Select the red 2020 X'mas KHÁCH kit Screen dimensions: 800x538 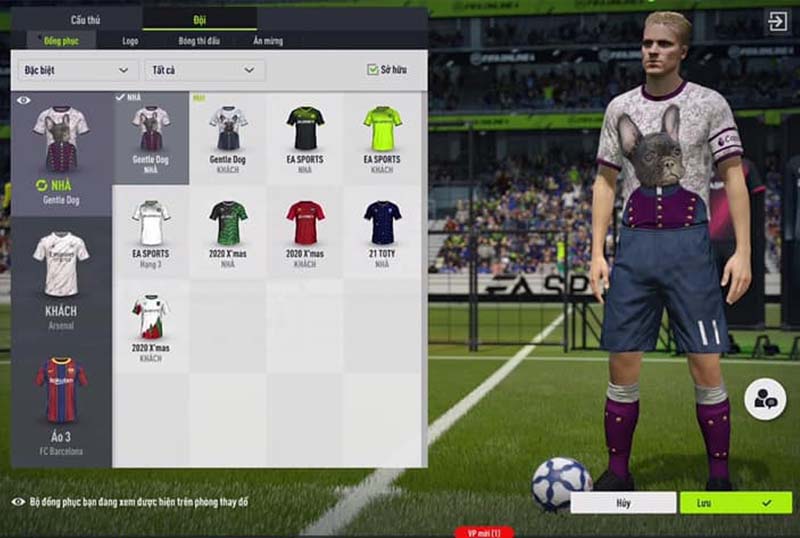coord(305,232)
